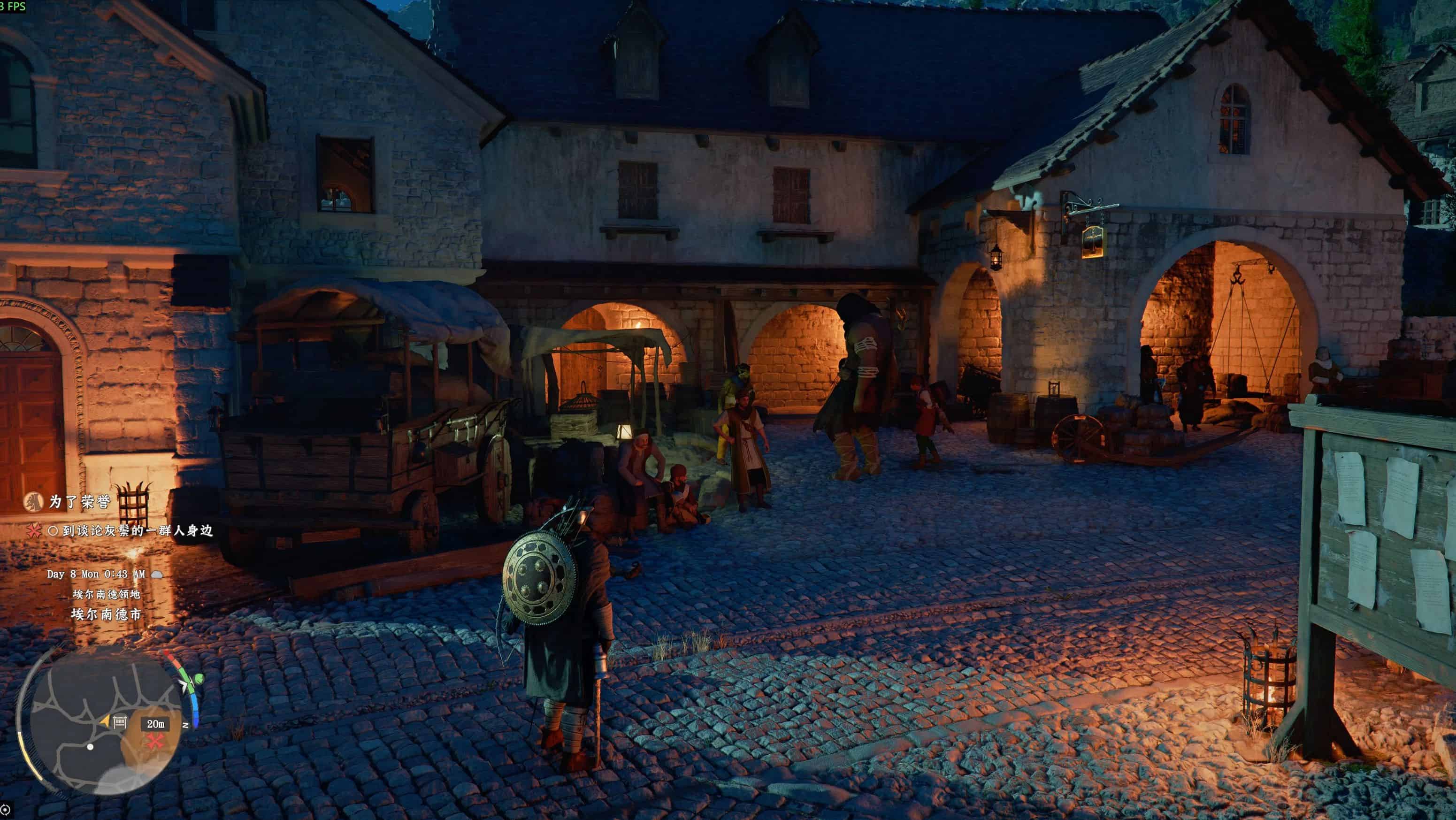Click the small white circle marker on minimap
The height and width of the screenshot is (820, 1456).
click(90, 746)
